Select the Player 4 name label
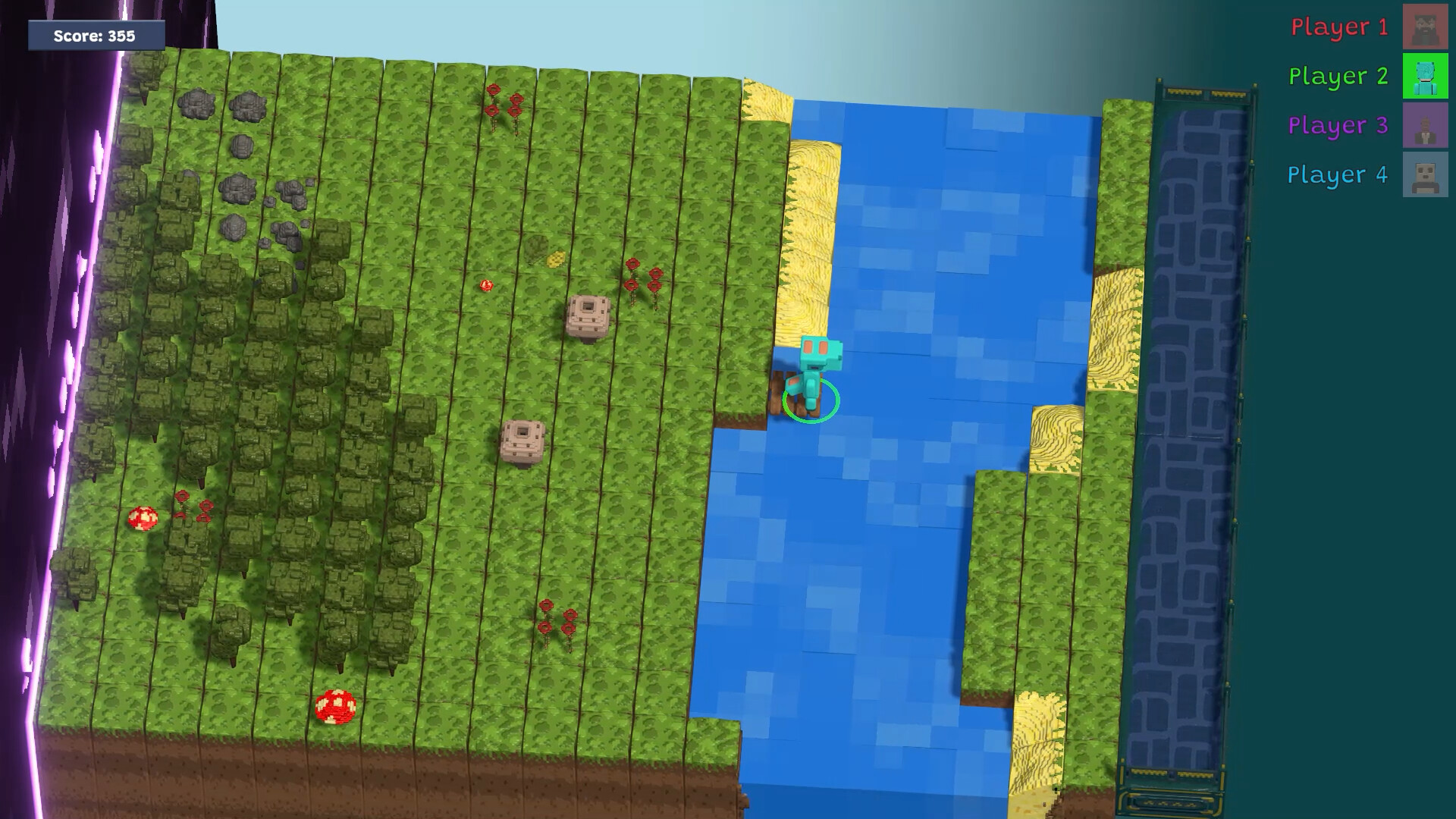 [x=1338, y=174]
